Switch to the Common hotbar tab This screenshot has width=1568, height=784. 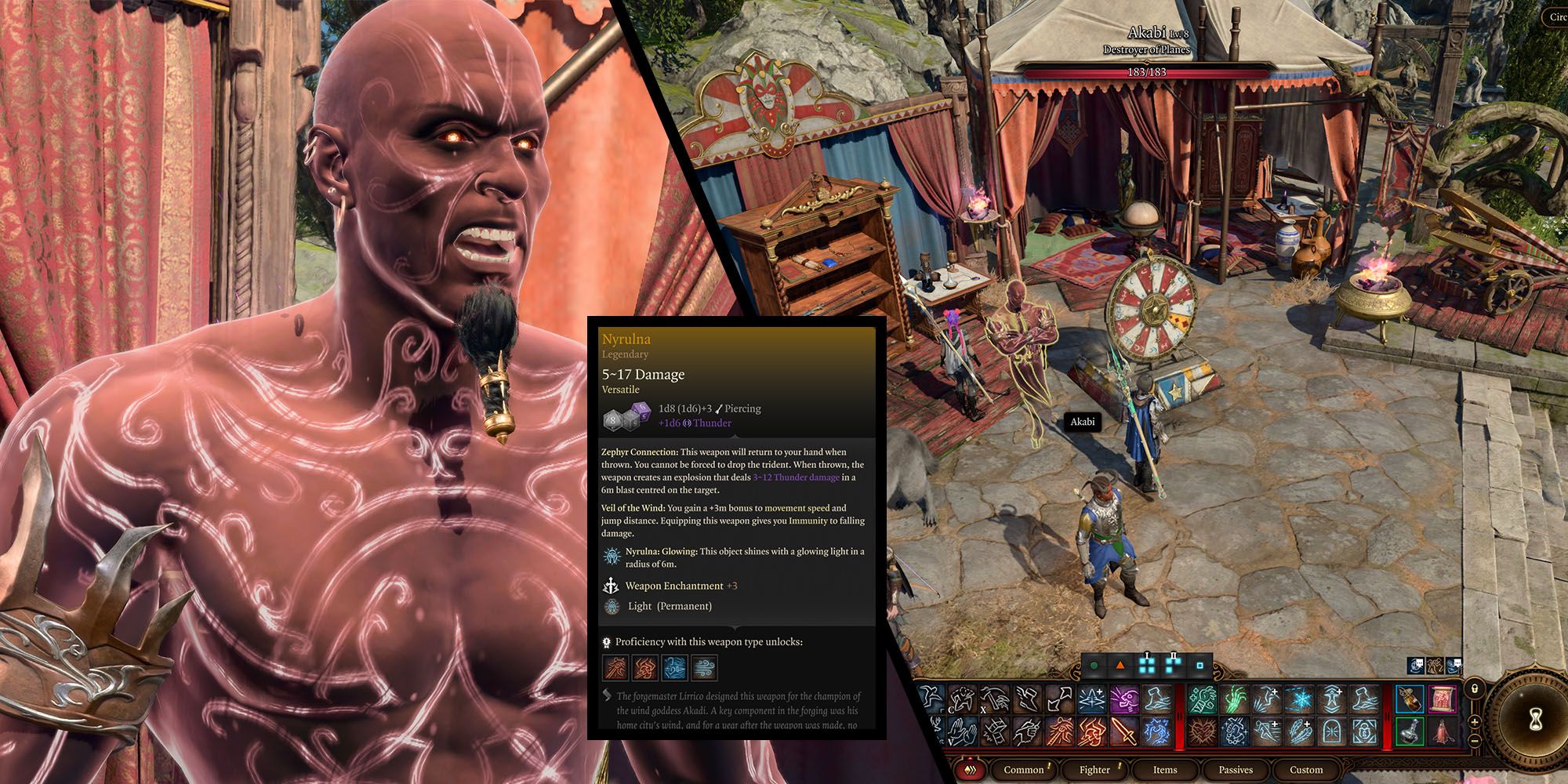[x=1023, y=769]
